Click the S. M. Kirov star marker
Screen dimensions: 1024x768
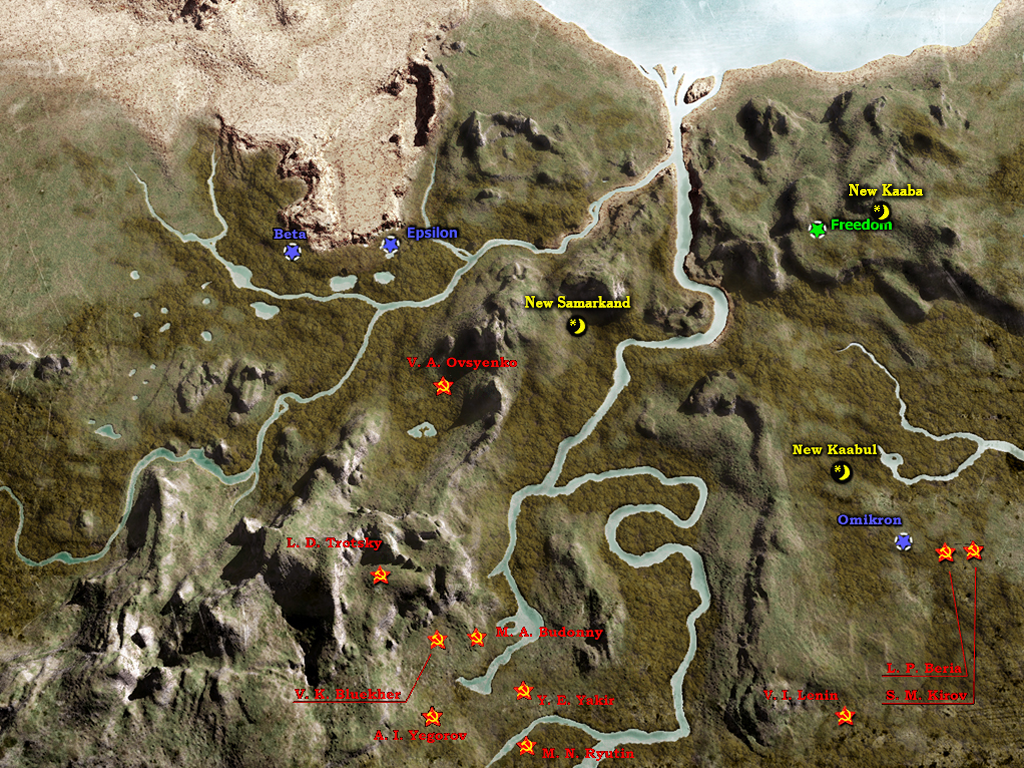(973, 551)
